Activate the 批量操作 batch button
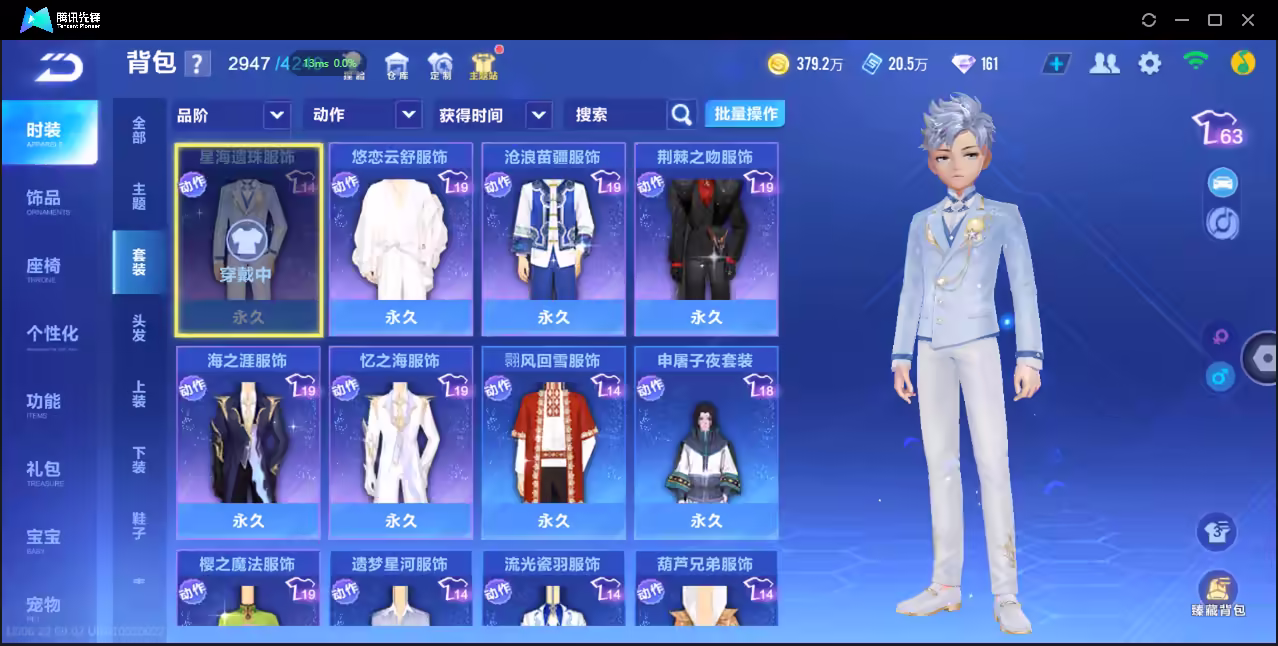 tap(745, 114)
